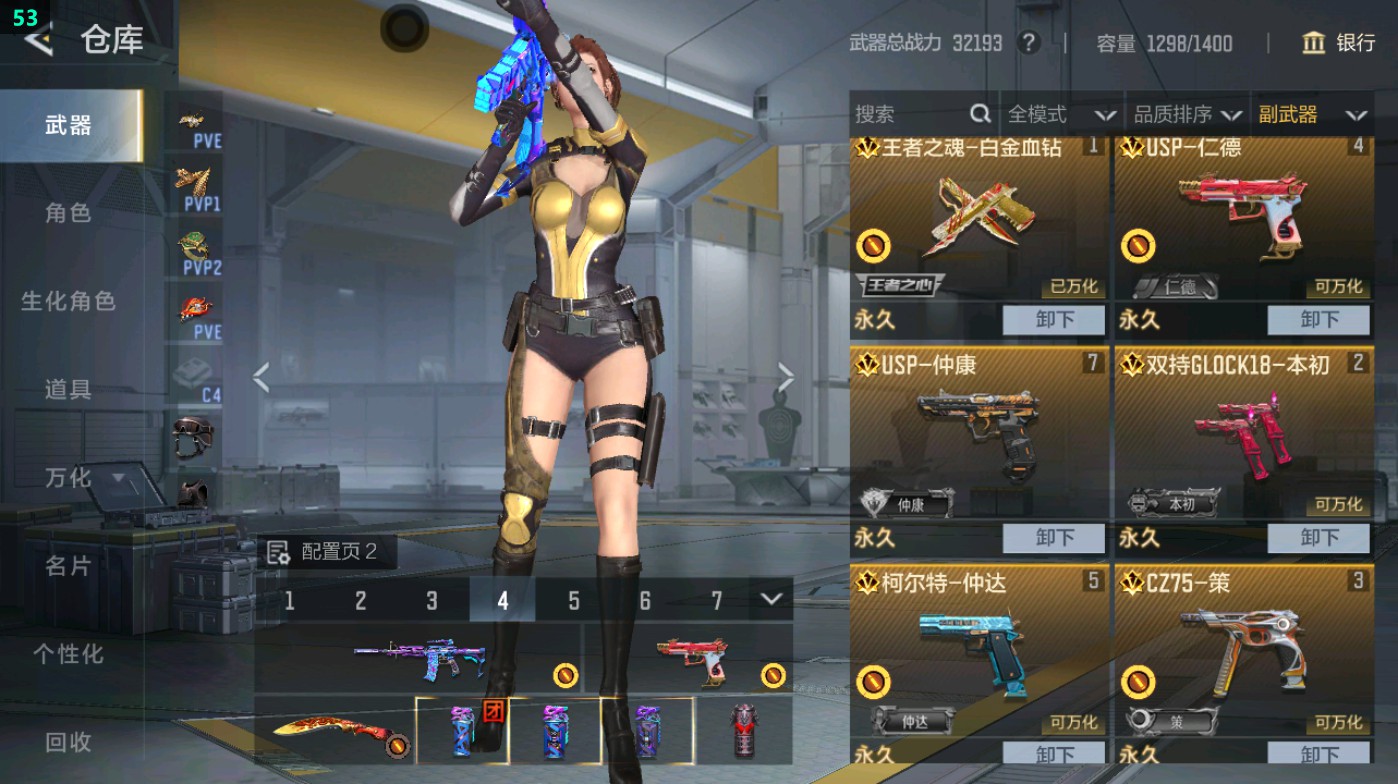Screen dimensions: 1398x784
Task: Click the left arrow to rotate the character
Action: 262,375
